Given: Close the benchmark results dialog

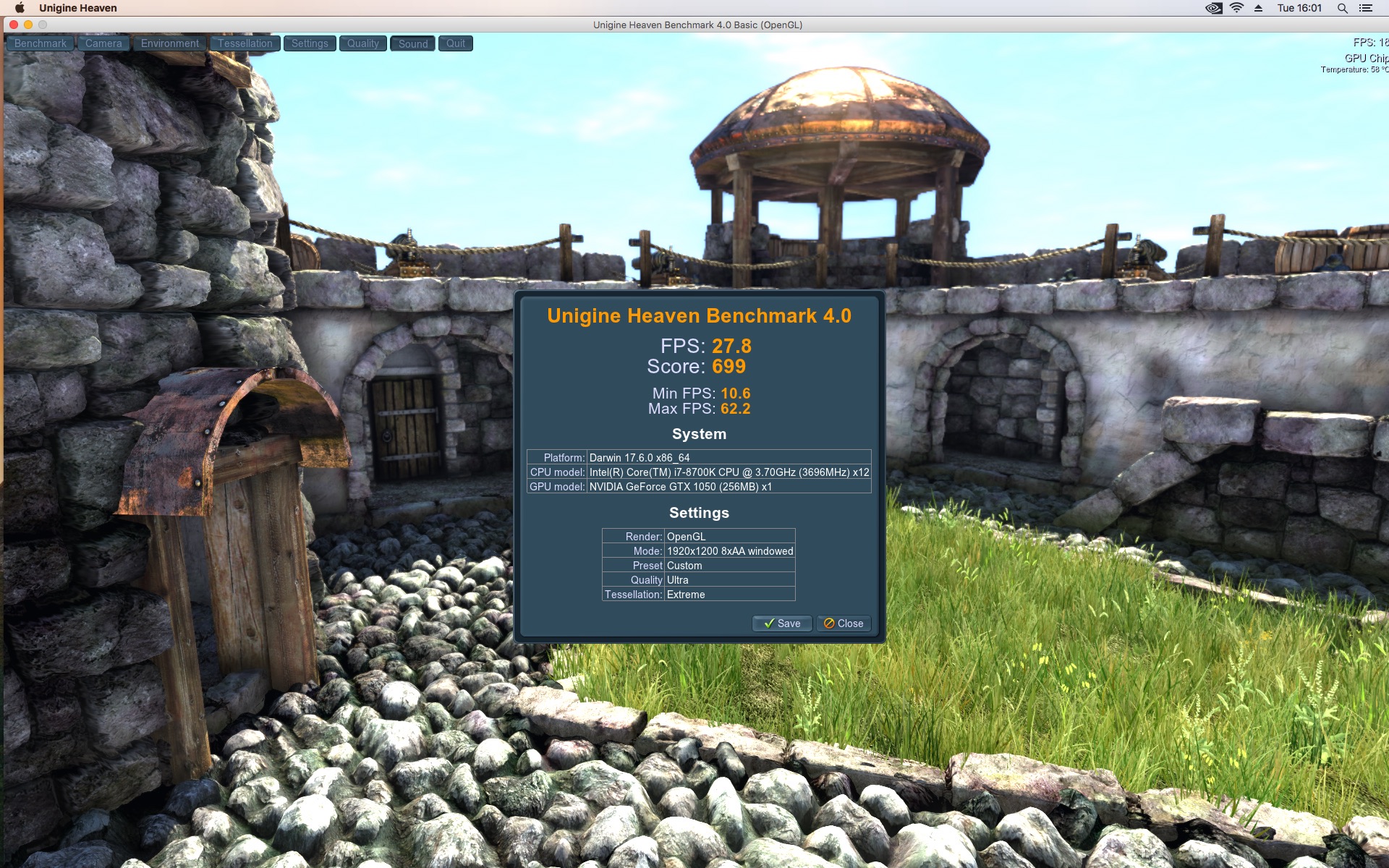Looking at the screenshot, I should pyautogui.click(x=844, y=624).
